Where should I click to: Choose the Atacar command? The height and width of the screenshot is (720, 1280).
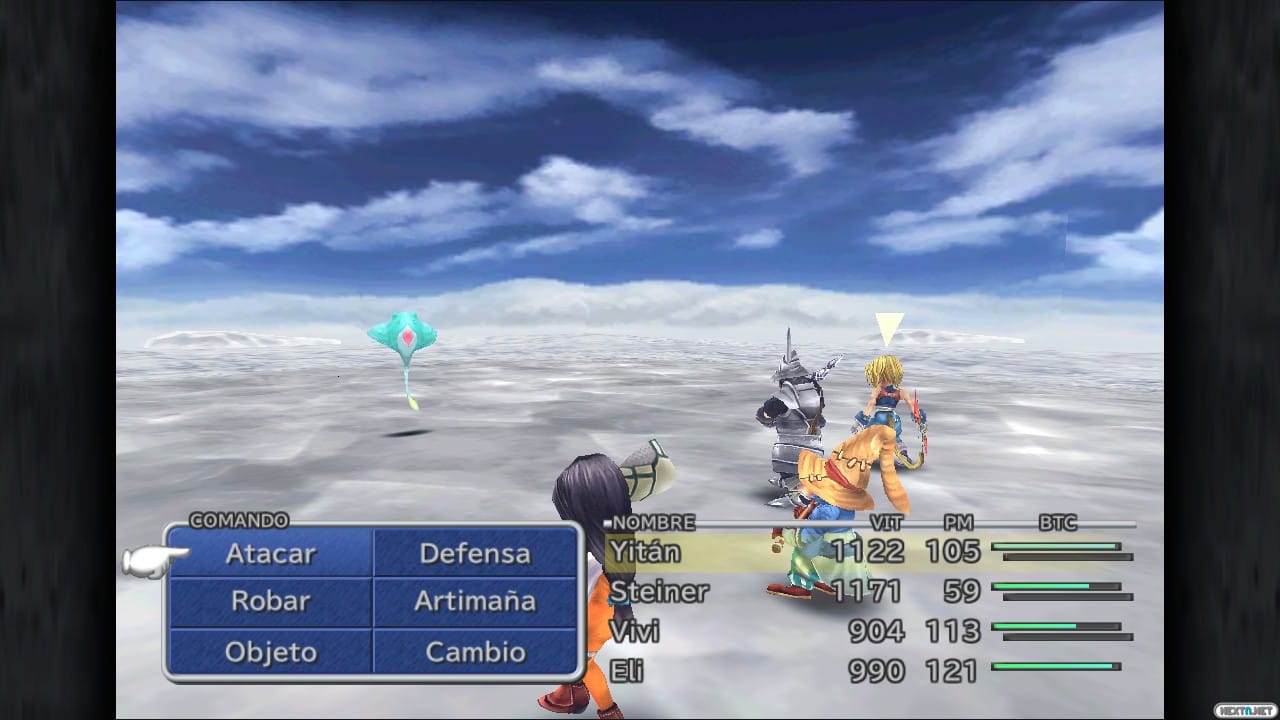point(270,553)
